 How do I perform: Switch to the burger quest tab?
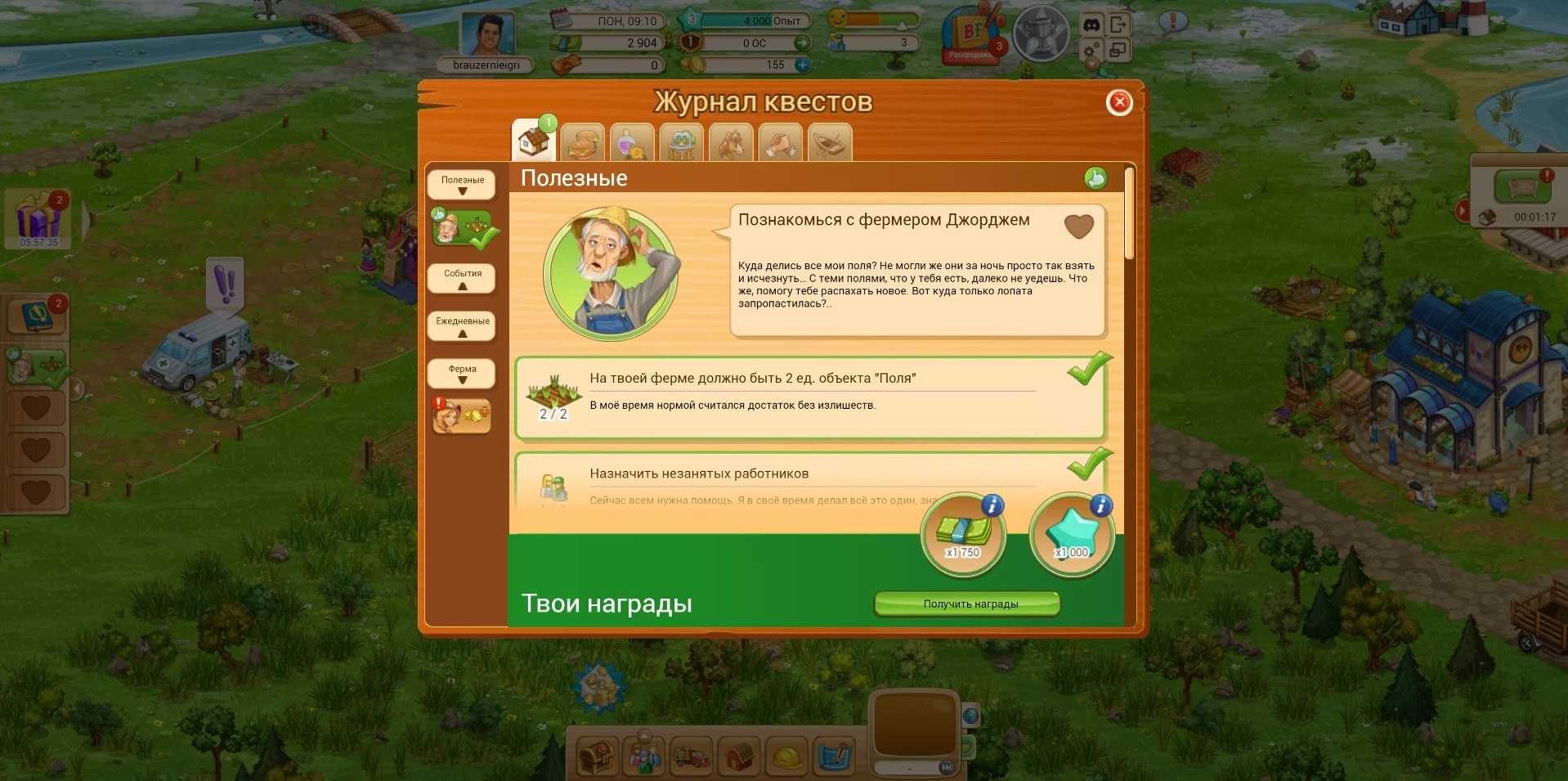[x=583, y=144]
